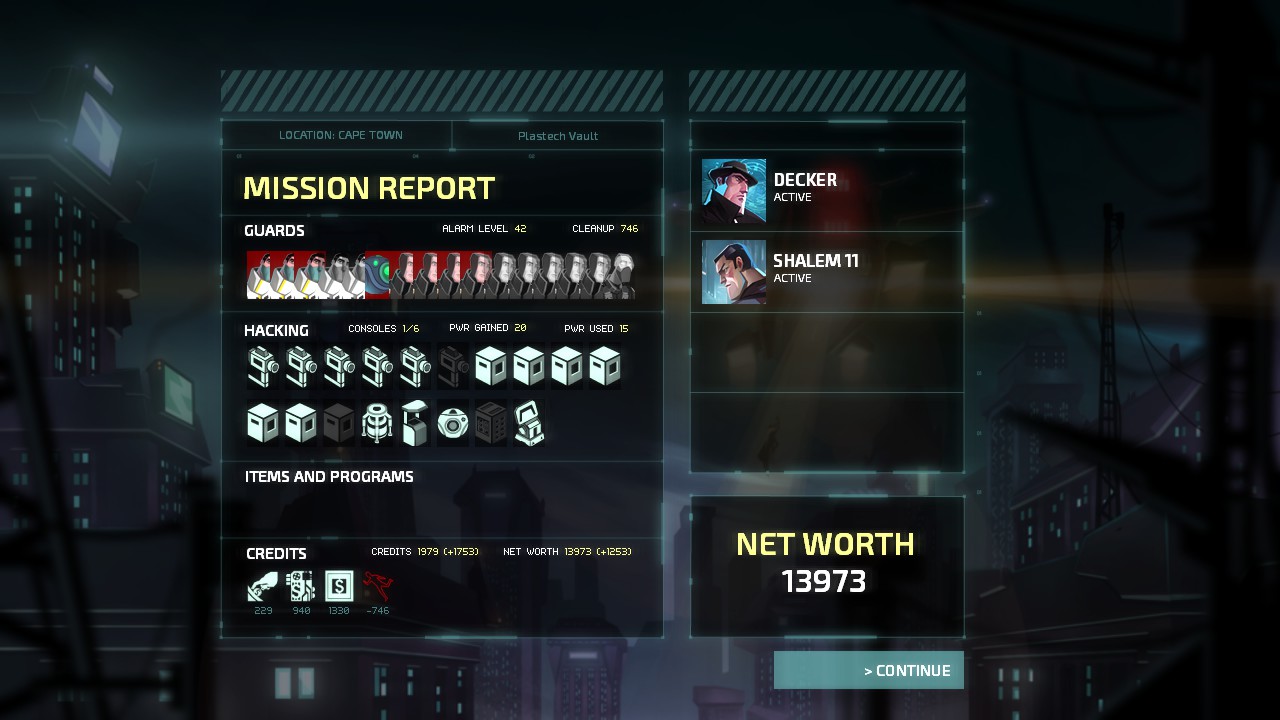Click the blue drone icon in Guards row
Screen dimensions: 1280x720
point(377,275)
